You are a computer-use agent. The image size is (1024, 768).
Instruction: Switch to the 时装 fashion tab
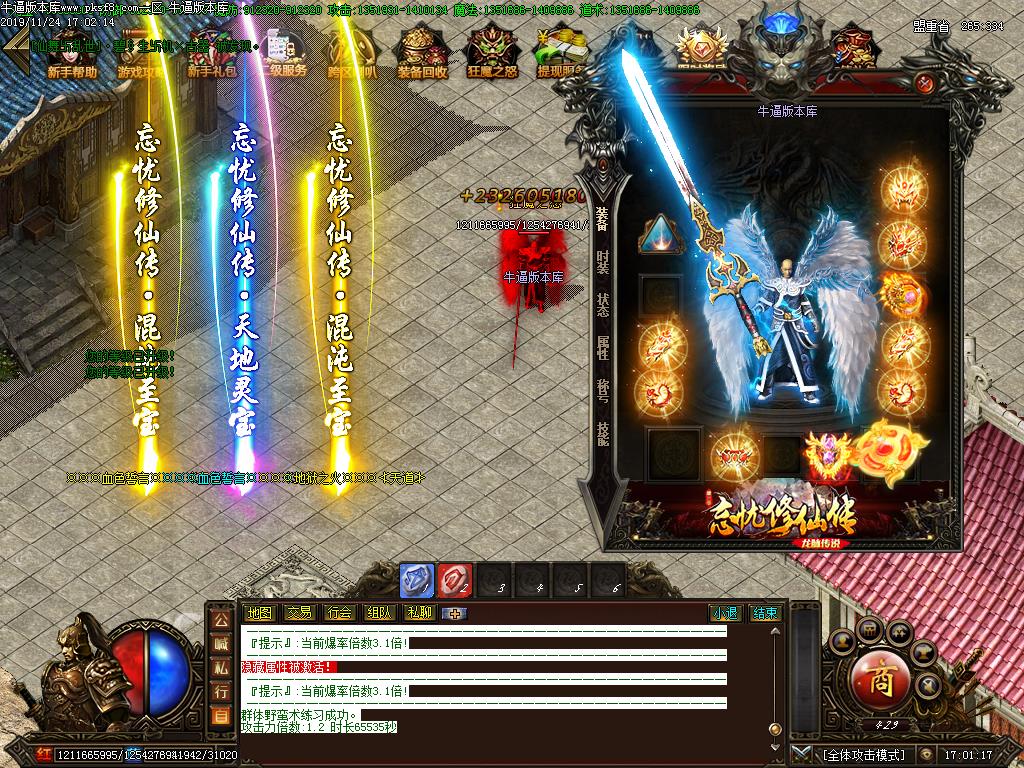[602, 262]
